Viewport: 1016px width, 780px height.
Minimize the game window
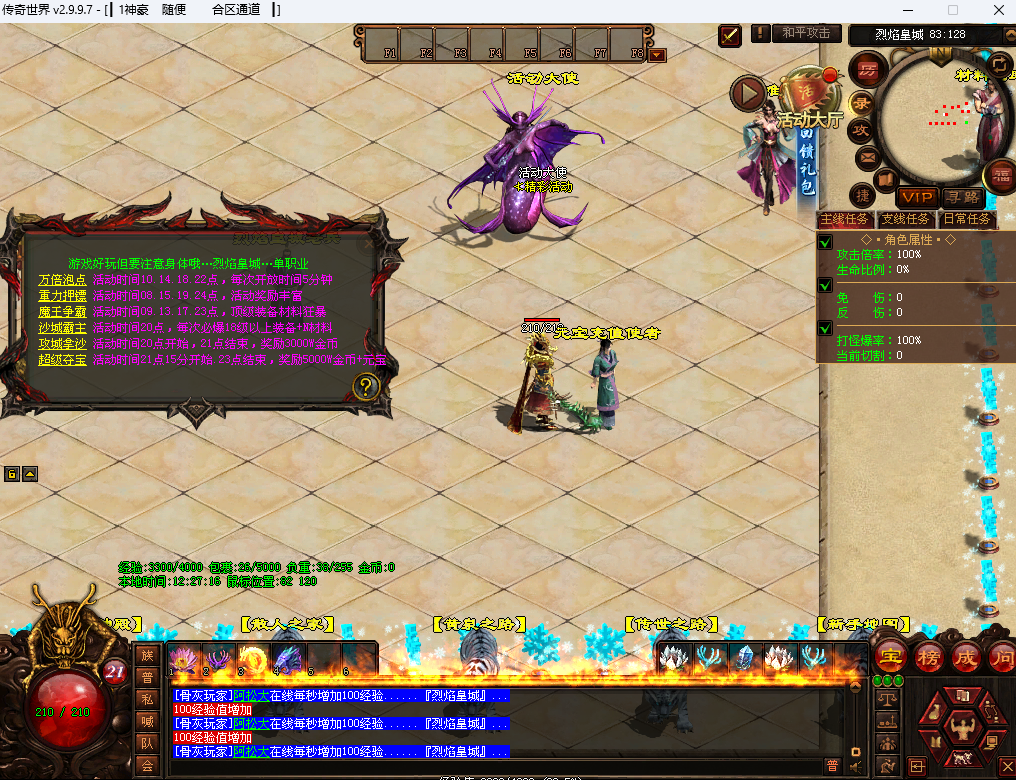point(905,10)
